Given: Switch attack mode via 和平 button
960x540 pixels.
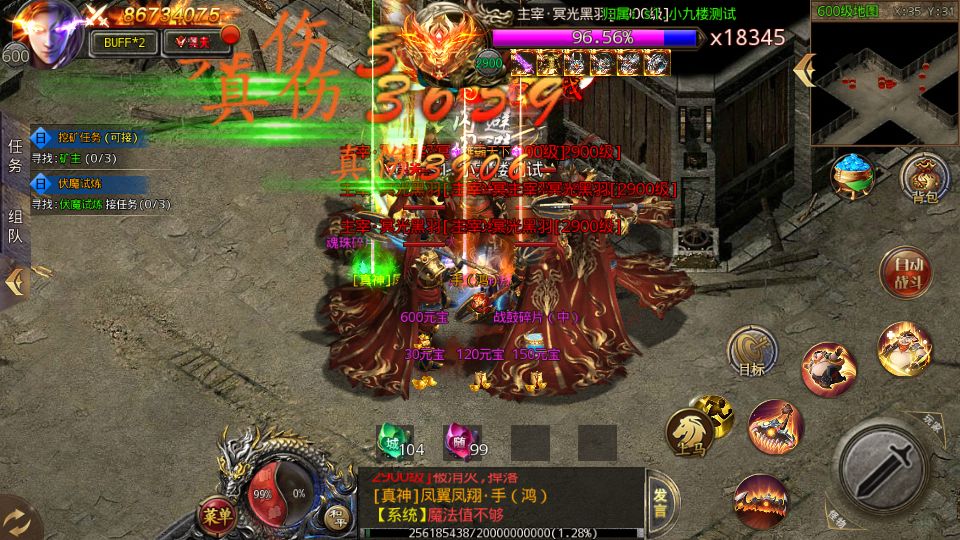Looking at the screenshot, I should [x=337, y=516].
